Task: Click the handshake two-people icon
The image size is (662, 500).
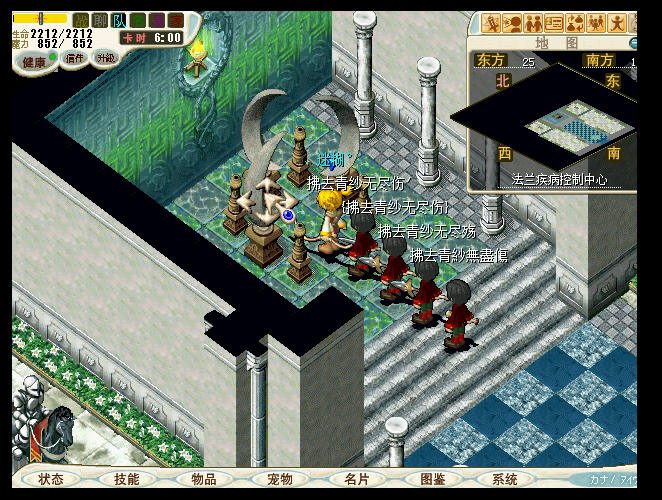Action: point(534,23)
